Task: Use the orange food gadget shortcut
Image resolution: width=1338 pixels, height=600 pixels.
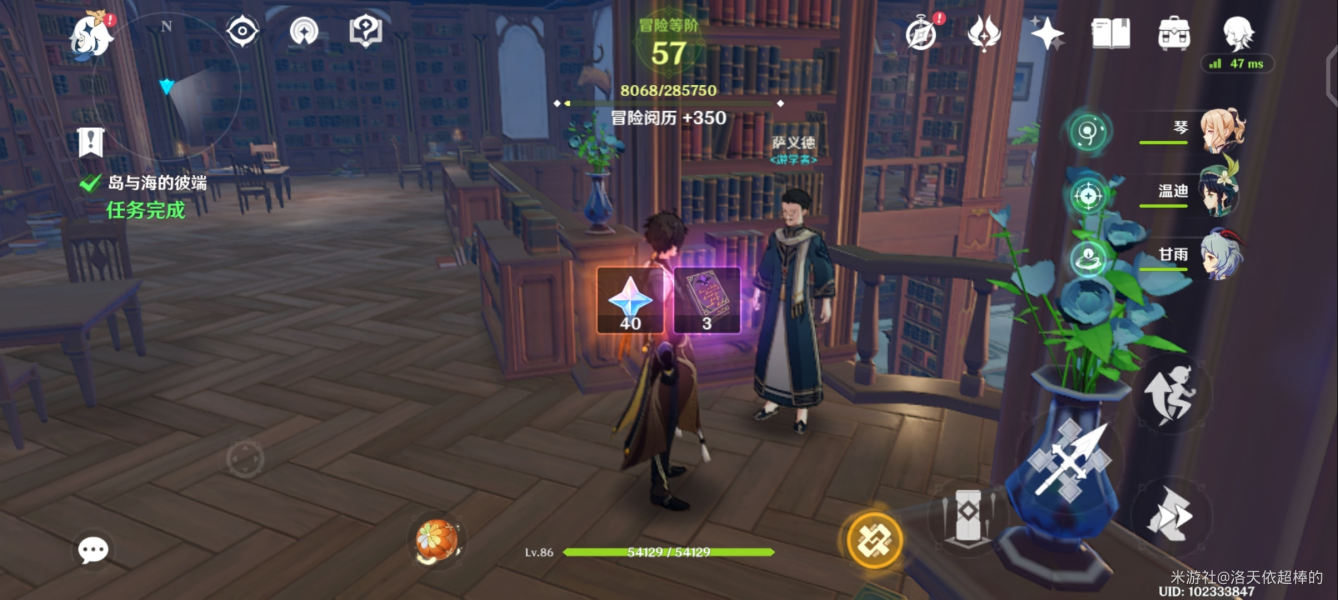Action: pos(437,541)
